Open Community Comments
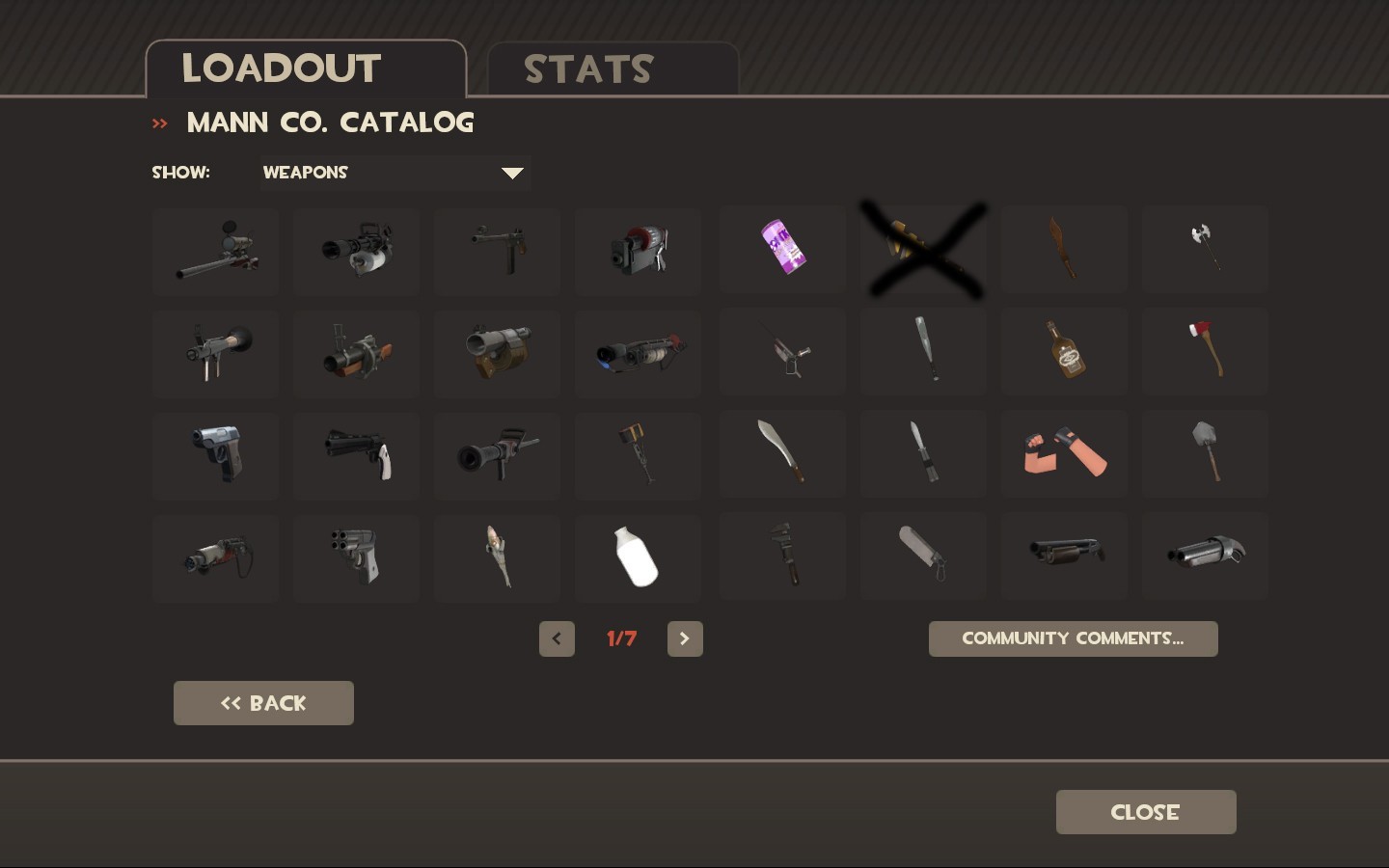The height and width of the screenshot is (868, 1389). point(1073,638)
